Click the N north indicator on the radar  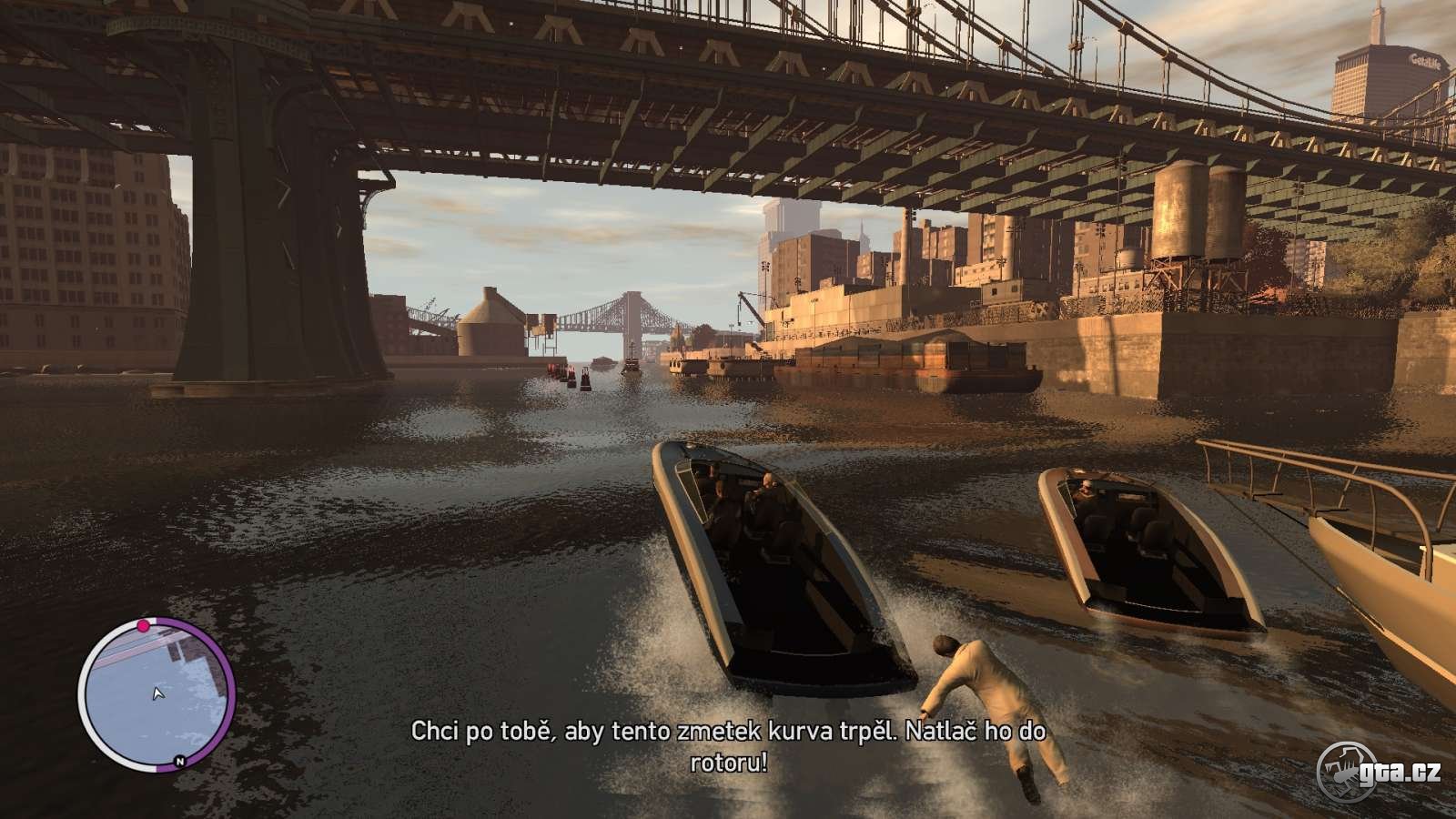179,761
